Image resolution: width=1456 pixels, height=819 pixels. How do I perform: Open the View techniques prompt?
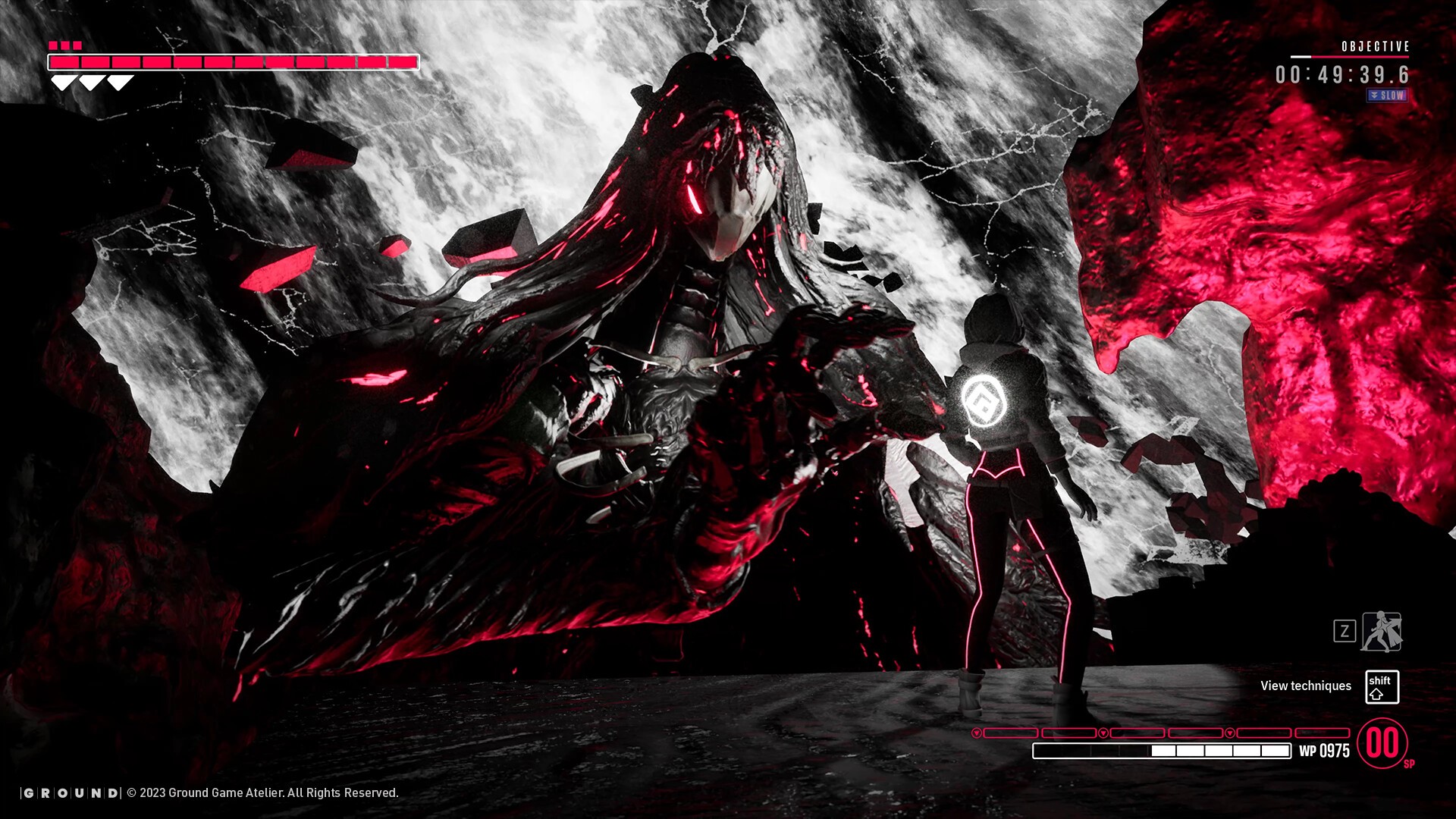click(1306, 686)
